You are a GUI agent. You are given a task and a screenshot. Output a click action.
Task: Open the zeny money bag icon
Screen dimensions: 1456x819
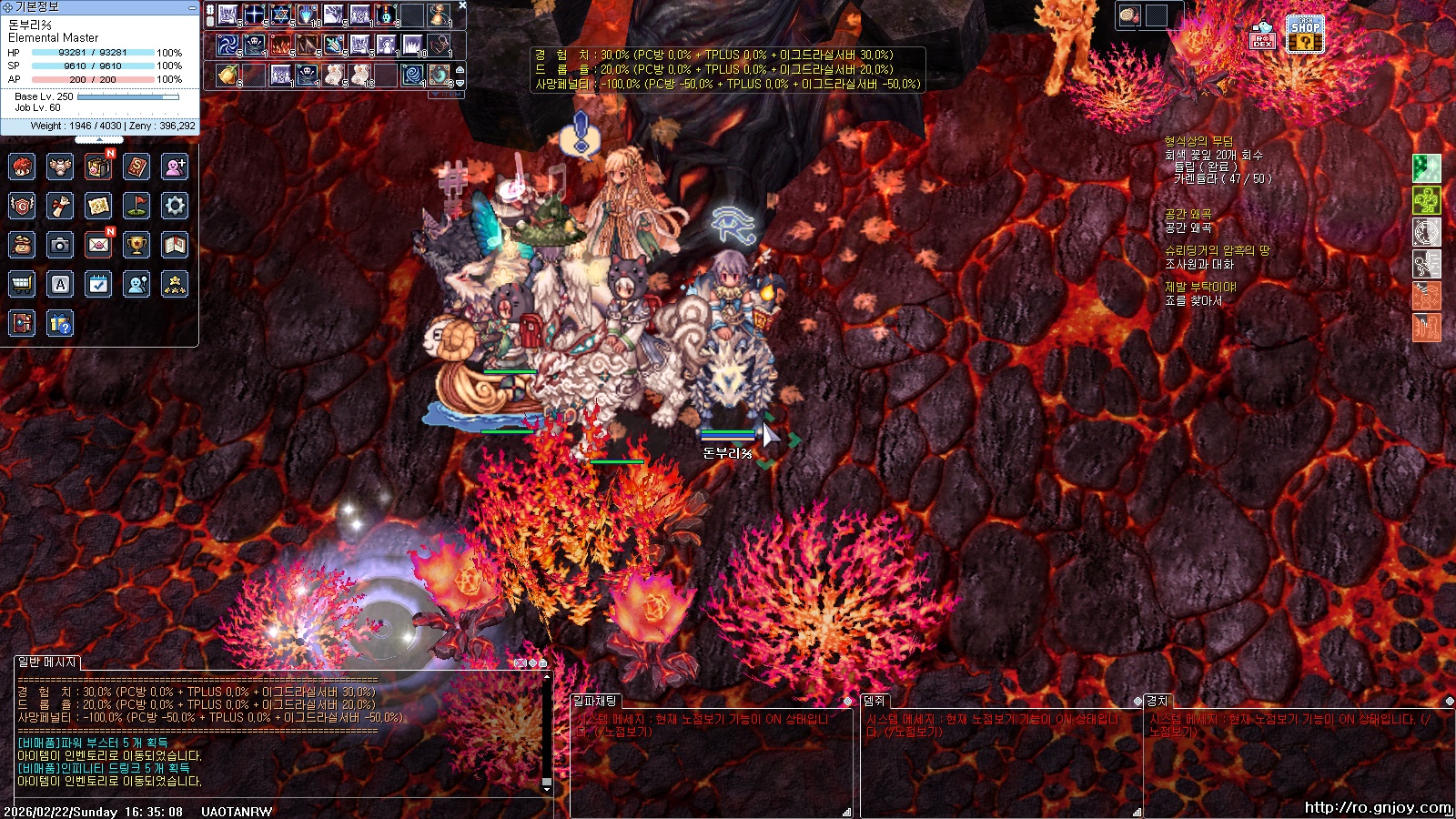coord(22,245)
